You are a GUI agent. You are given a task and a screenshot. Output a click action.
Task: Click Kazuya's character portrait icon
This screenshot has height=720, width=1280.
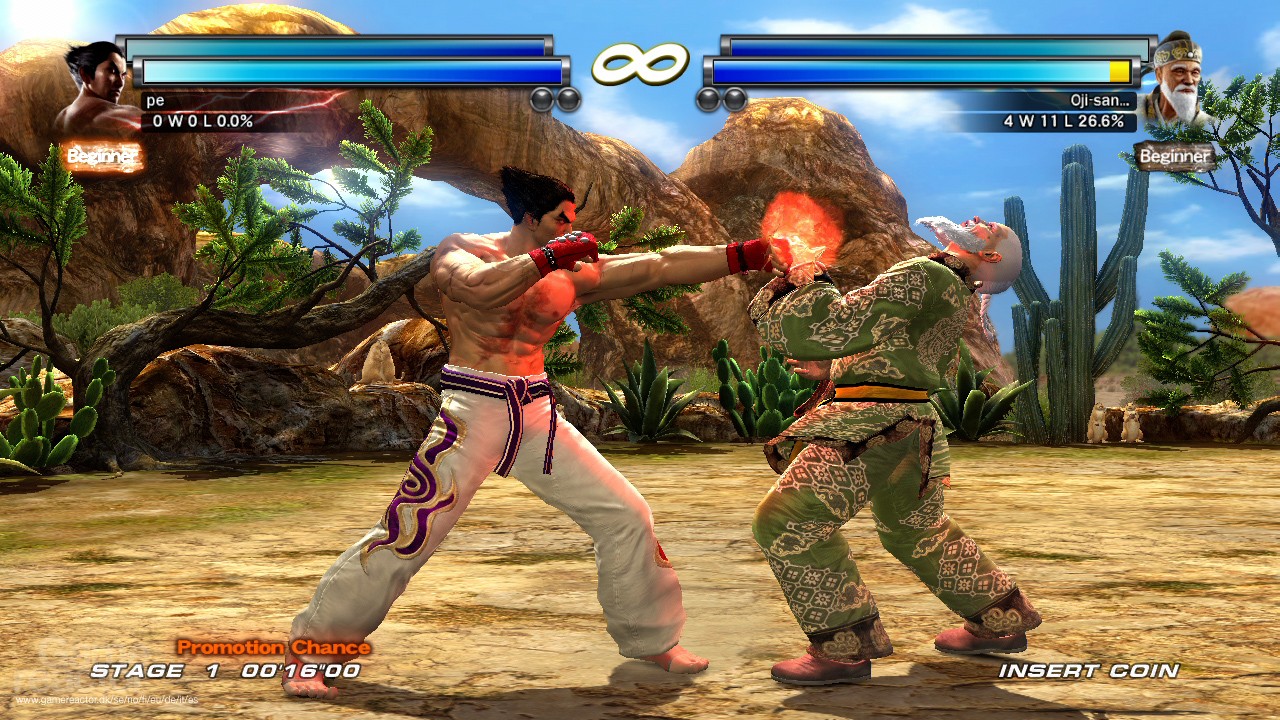[85, 75]
